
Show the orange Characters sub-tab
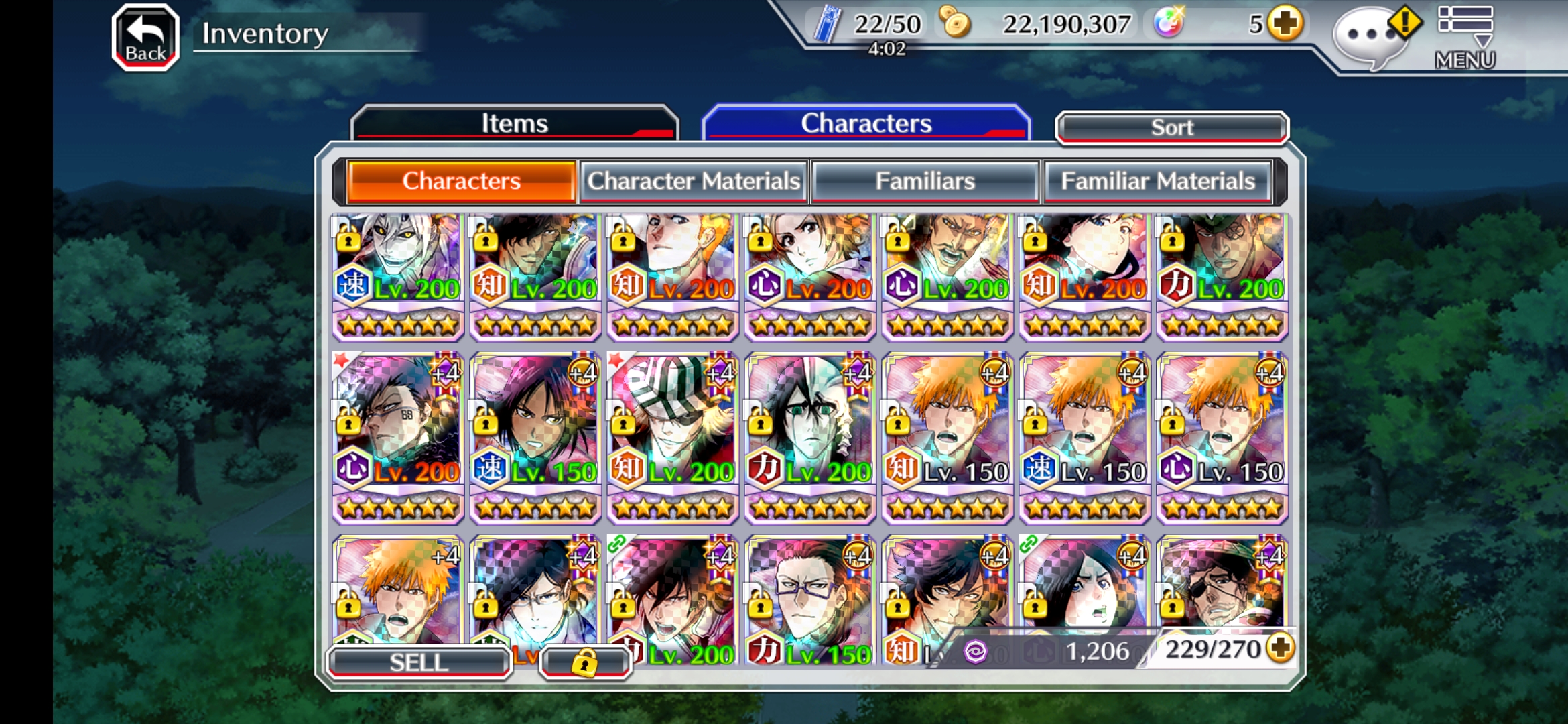[461, 181]
